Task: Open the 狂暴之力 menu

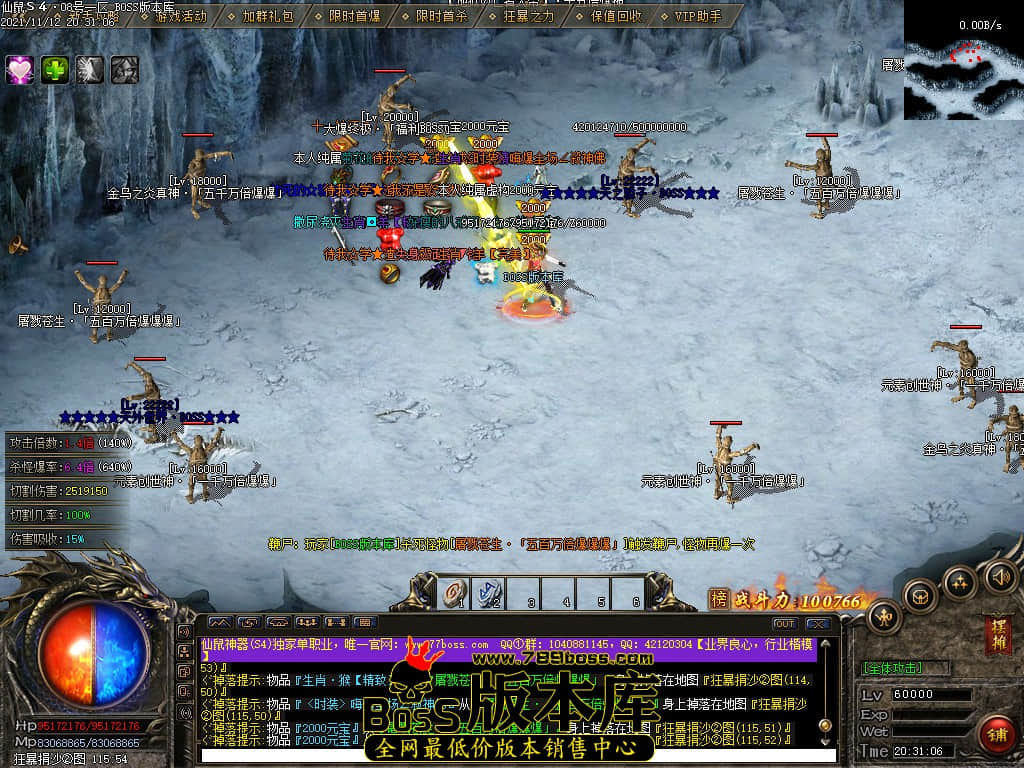Action: pyautogui.click(x=528, y=16)
